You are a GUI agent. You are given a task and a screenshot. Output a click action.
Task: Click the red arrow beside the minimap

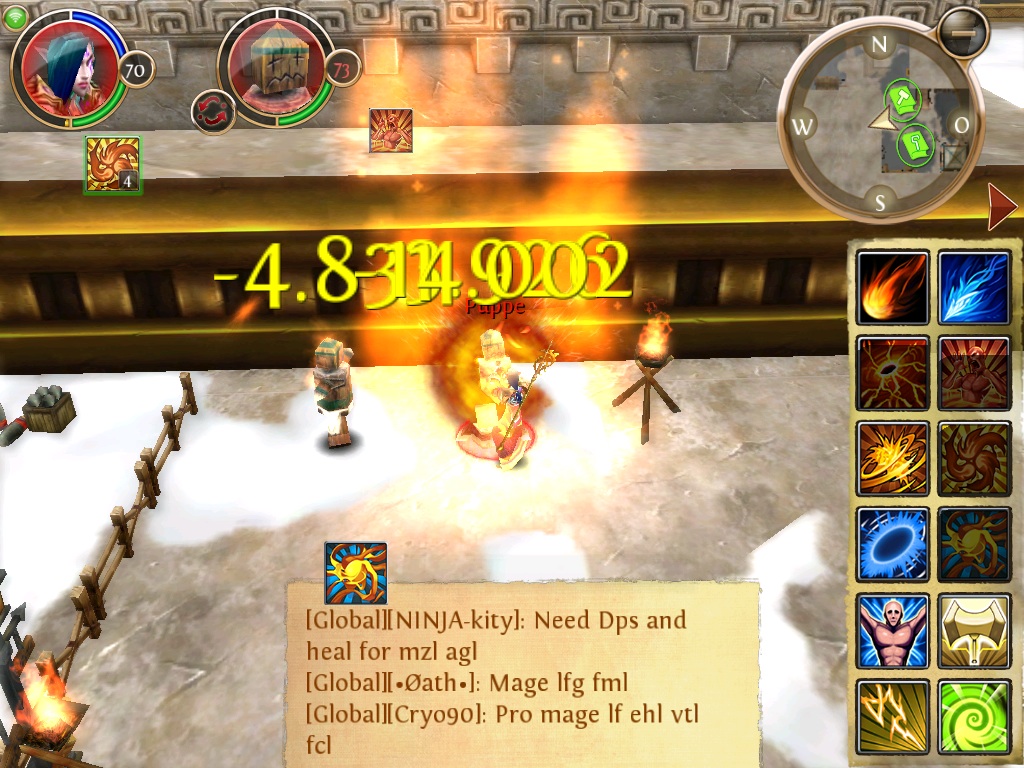[x=1002, y=207]
